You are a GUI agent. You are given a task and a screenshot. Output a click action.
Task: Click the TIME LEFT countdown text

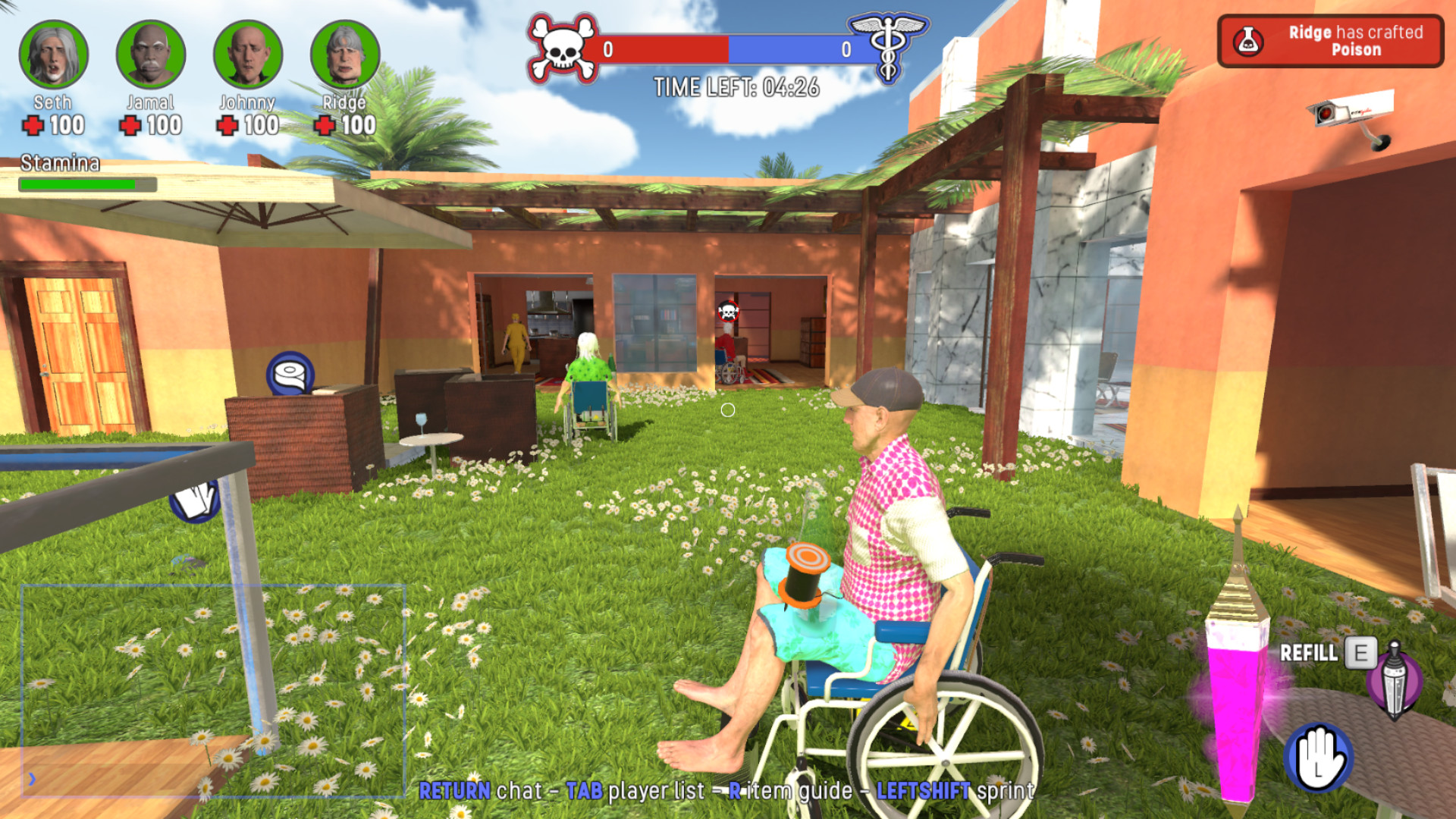[738, 86]
